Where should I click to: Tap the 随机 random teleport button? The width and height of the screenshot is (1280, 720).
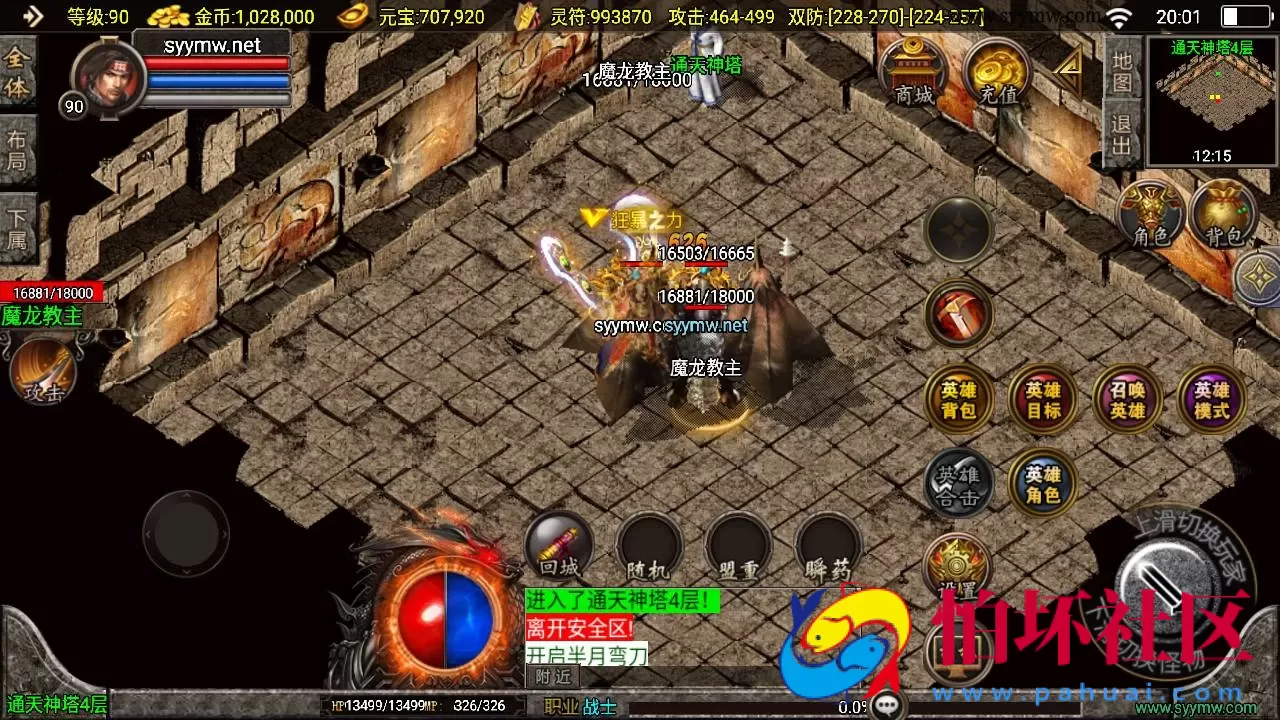(648, 545)
